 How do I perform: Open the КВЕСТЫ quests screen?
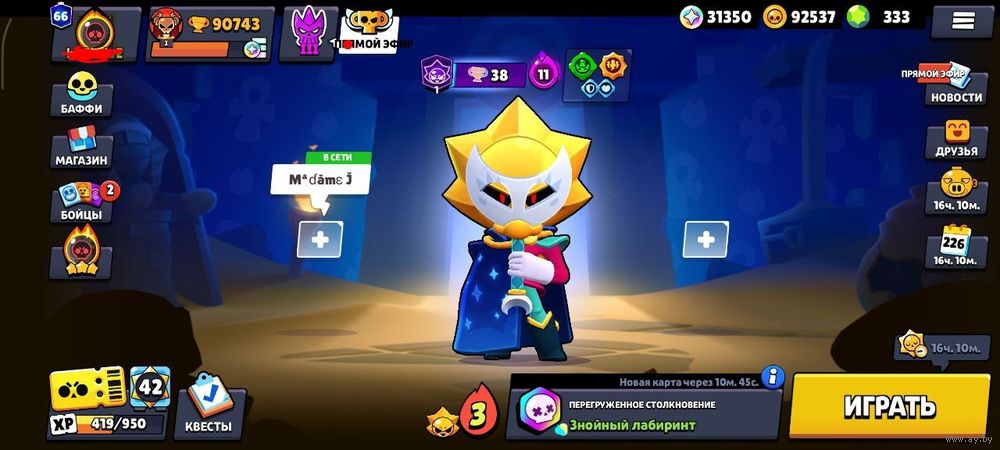tap(208, 411)
